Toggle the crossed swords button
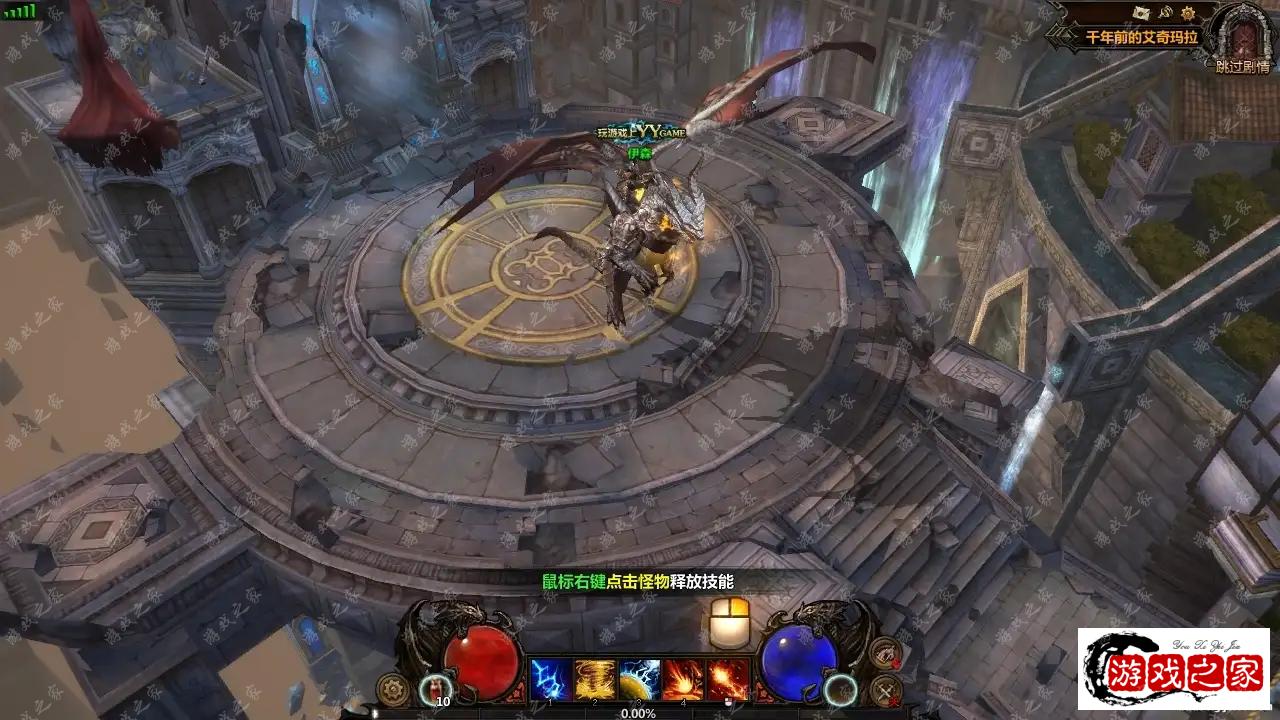Viewport: 1280px width, 720px height. pos(885,690)
